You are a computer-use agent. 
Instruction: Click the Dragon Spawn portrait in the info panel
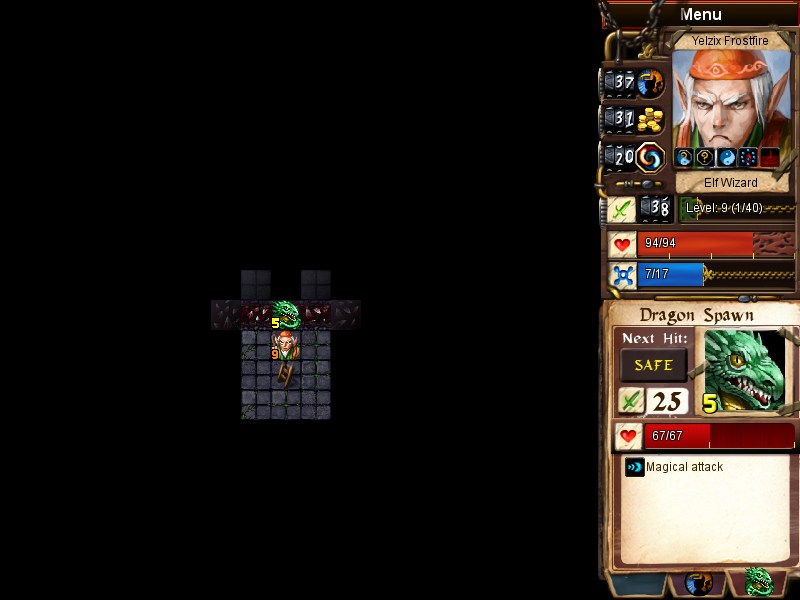click(744, 370)
